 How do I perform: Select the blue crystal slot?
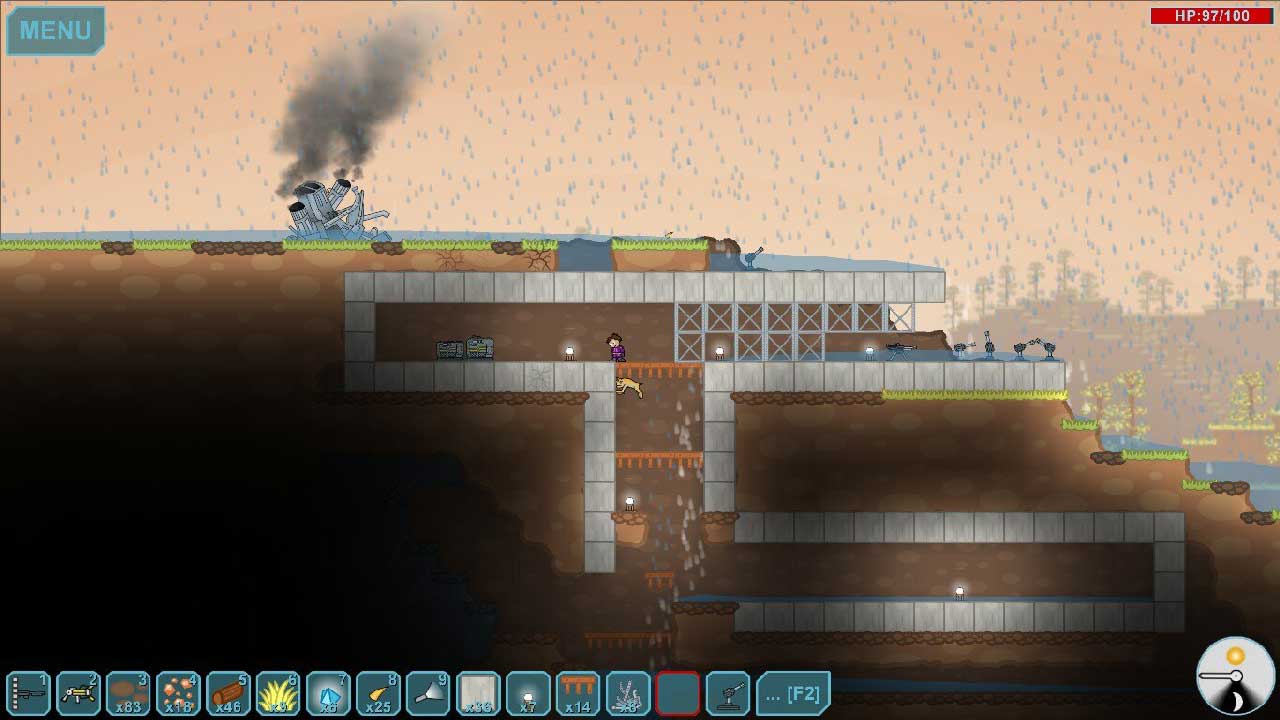[328, 693]
